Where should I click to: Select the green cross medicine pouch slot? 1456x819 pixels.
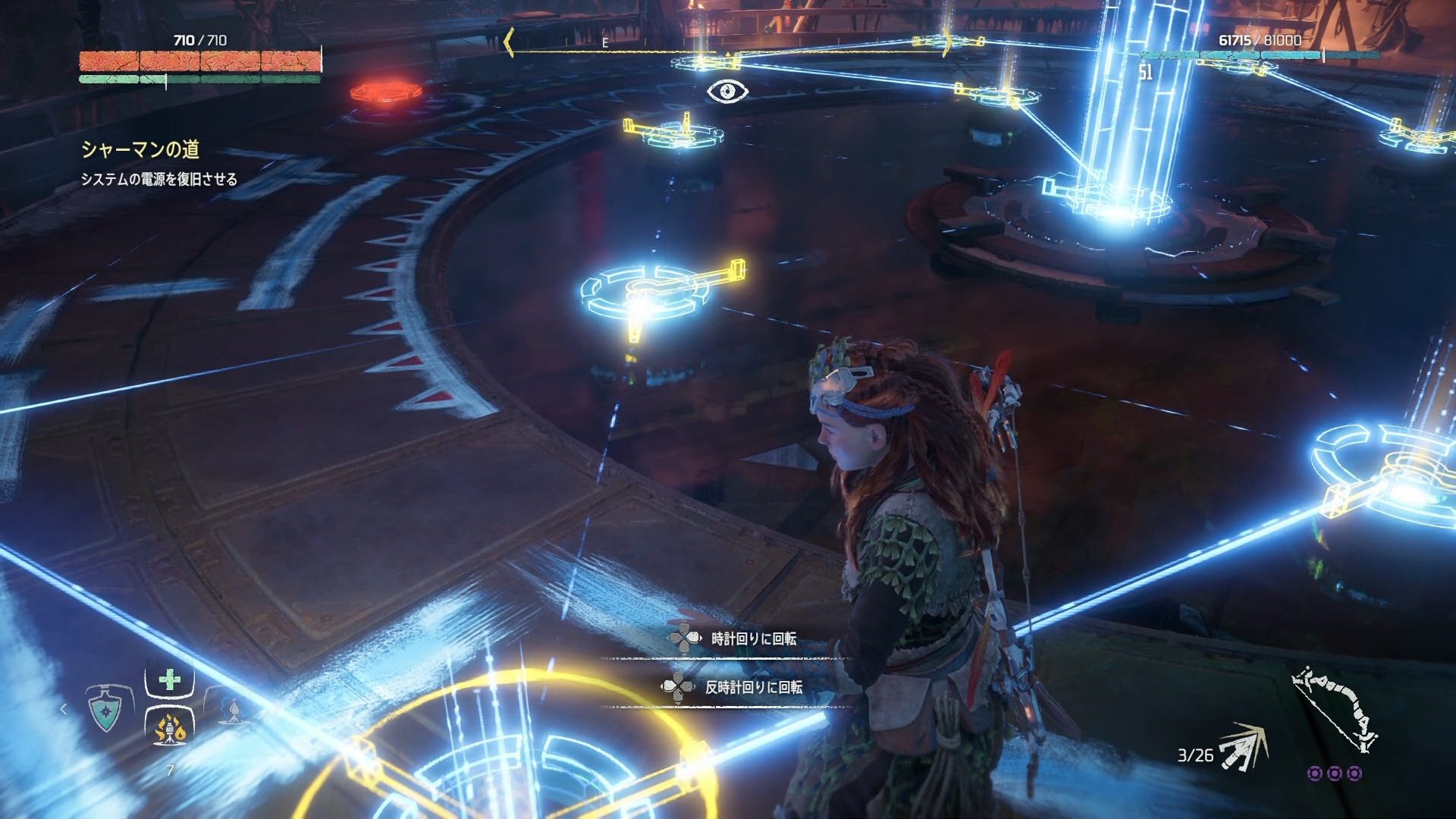pyautogui.click(x=170, y=680)
